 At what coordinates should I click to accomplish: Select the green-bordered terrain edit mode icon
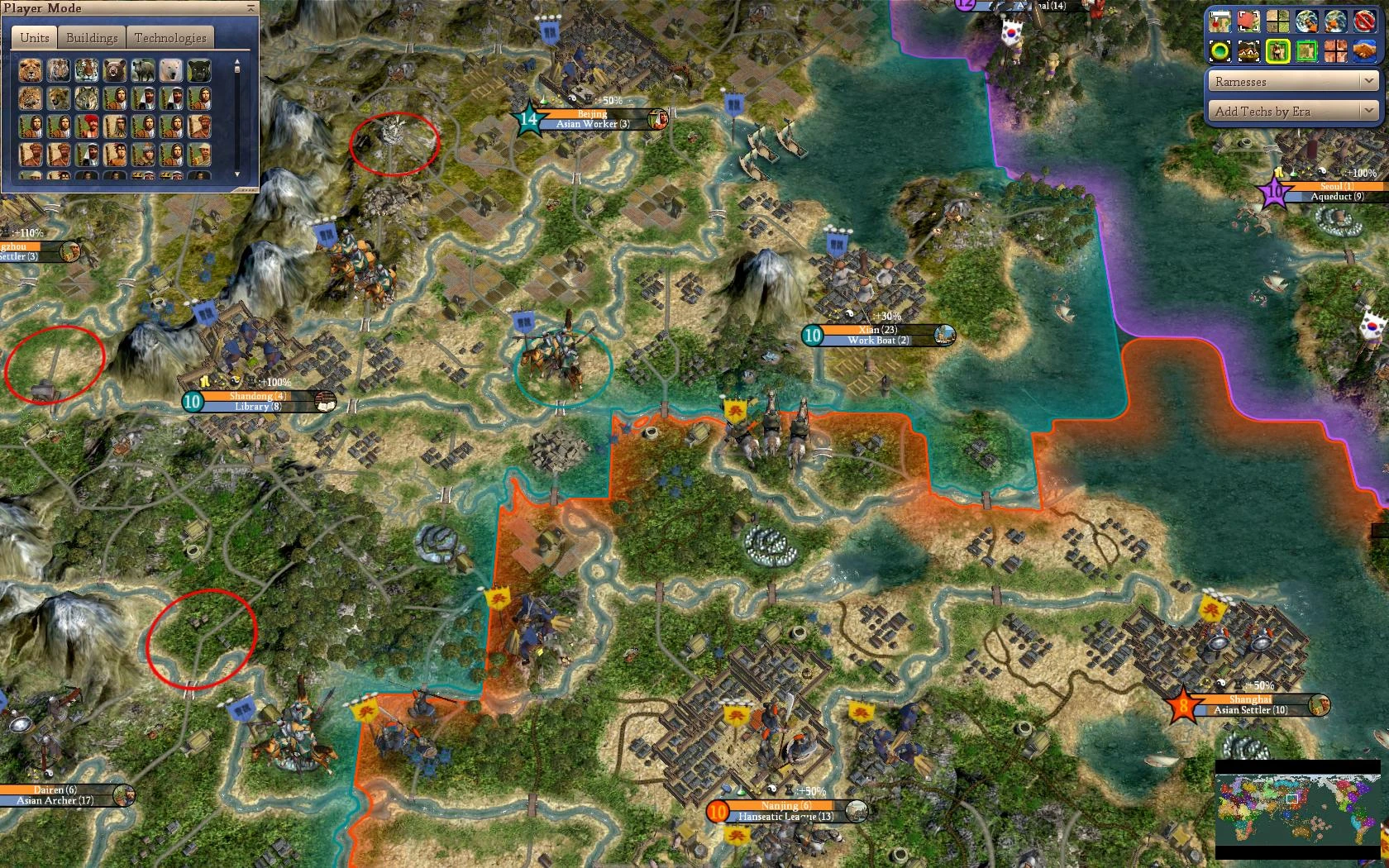click(1307, 51)
